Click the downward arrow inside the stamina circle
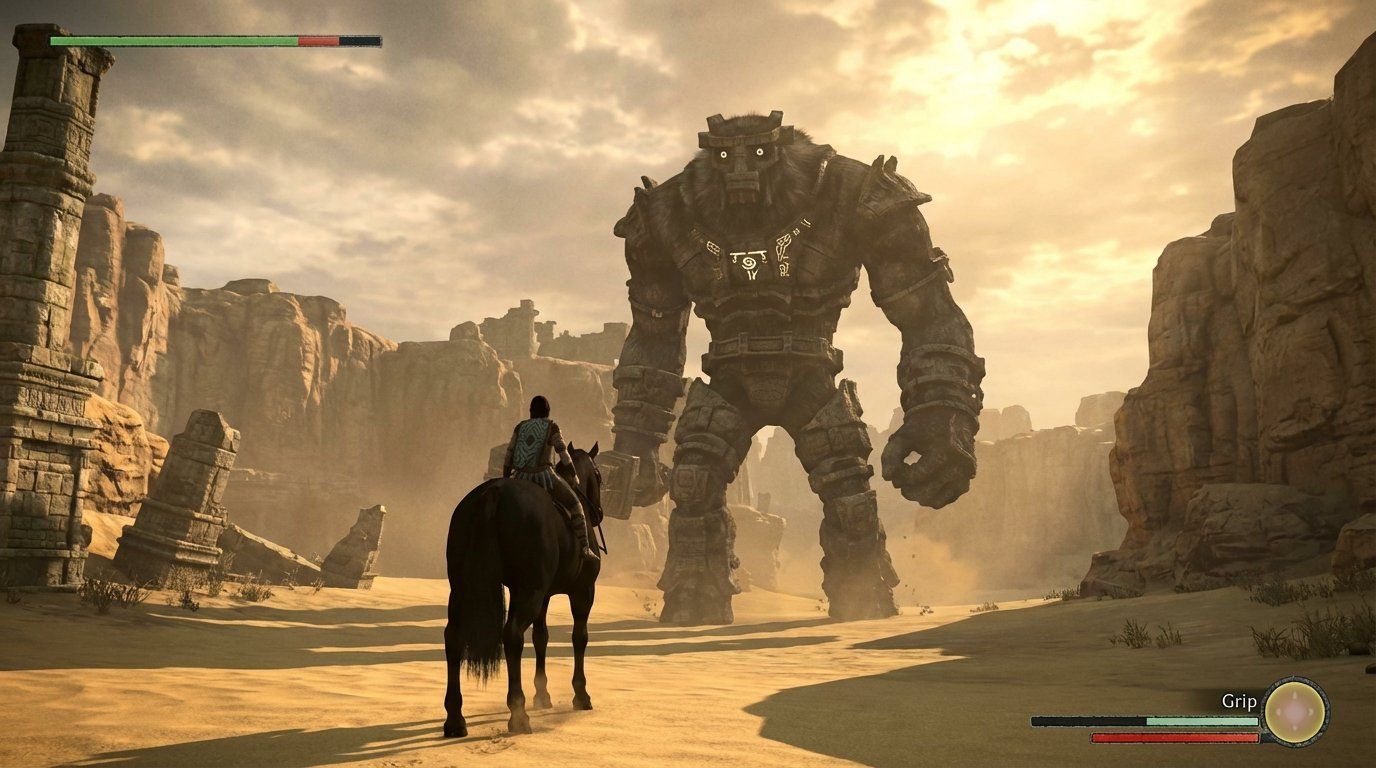Viewport: 1376px width, 768px height. [x=1293, y=729]
